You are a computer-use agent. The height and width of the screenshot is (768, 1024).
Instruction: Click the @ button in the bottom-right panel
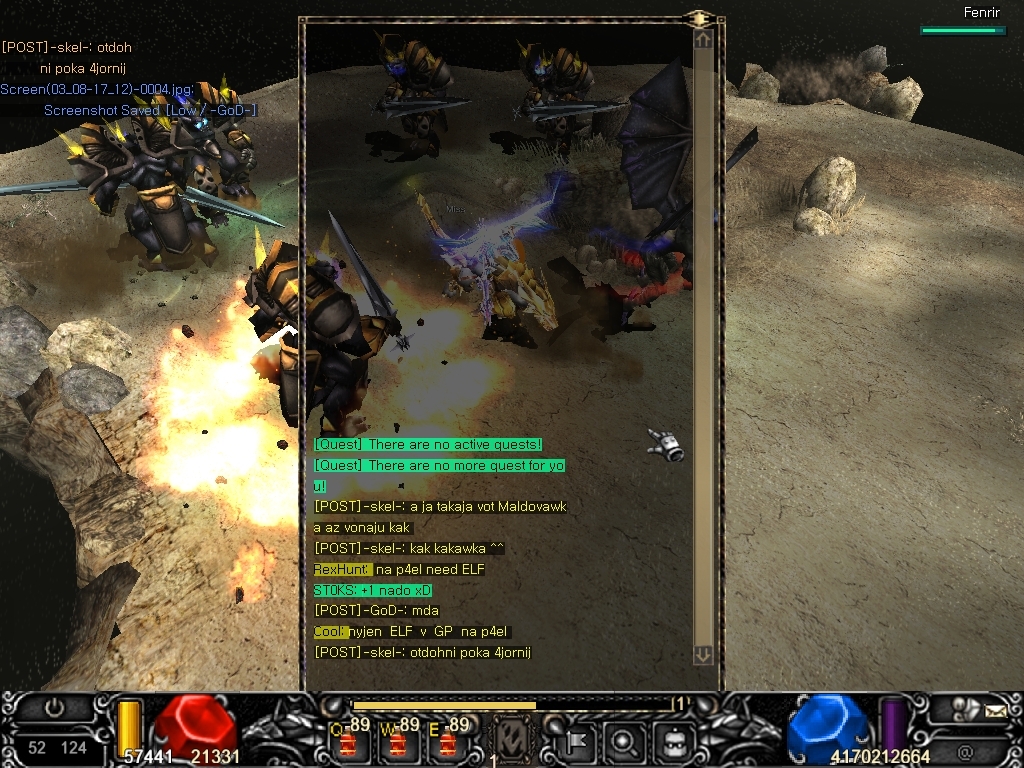click(965, 751)
